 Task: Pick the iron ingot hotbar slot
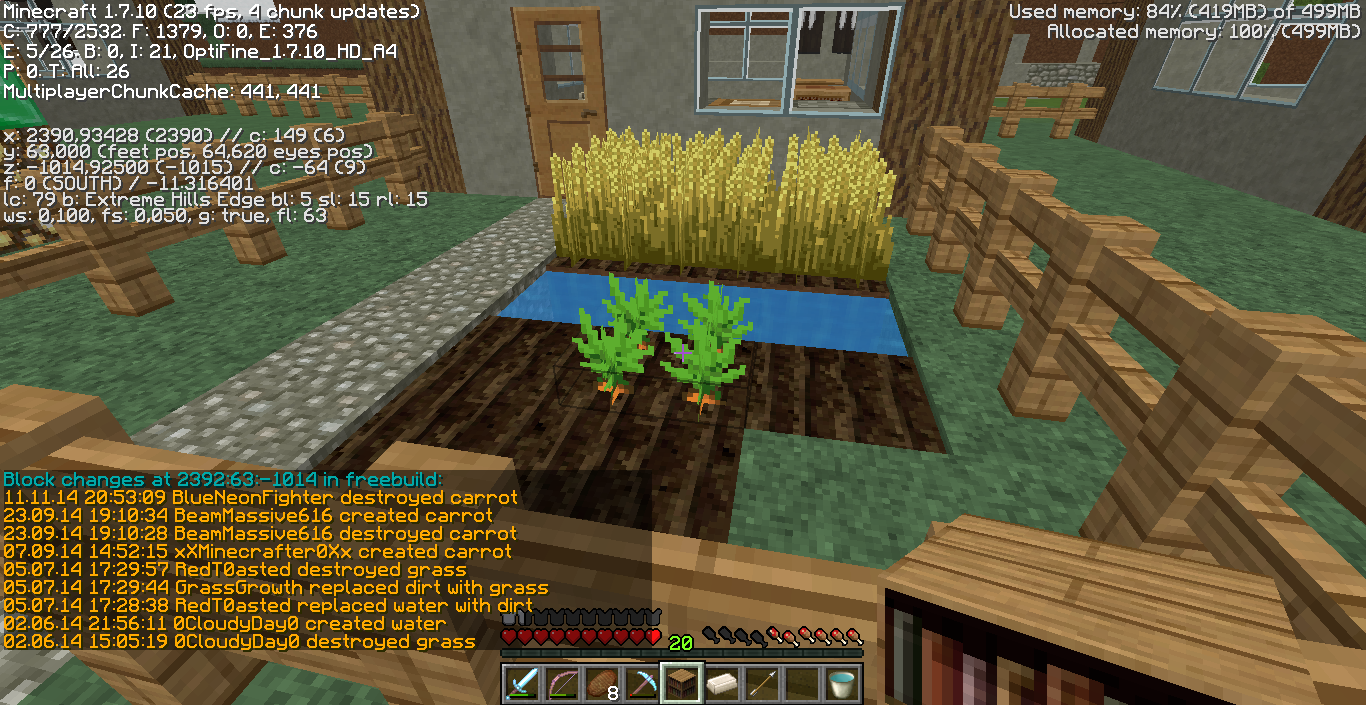[721, 683]
